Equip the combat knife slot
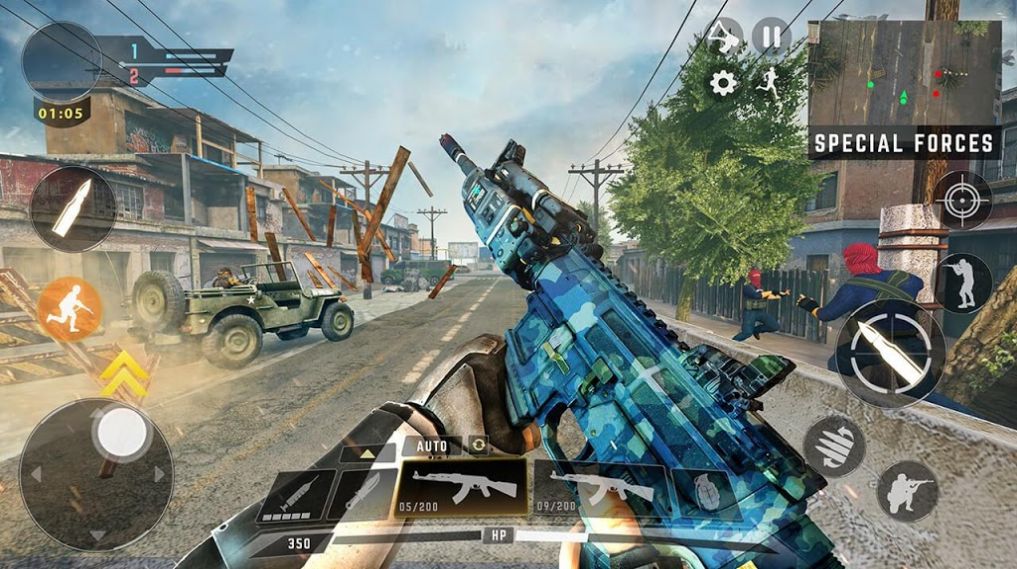Screen dimensions: 1017x569 coord(362,494)
